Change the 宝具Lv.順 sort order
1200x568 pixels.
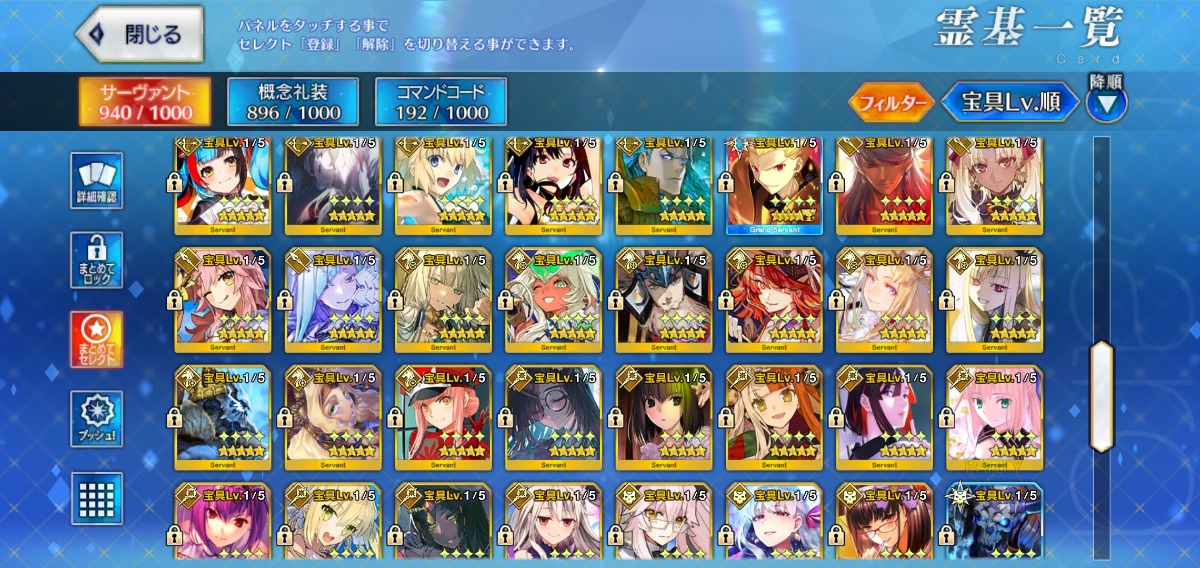(x=1012, y=102)
